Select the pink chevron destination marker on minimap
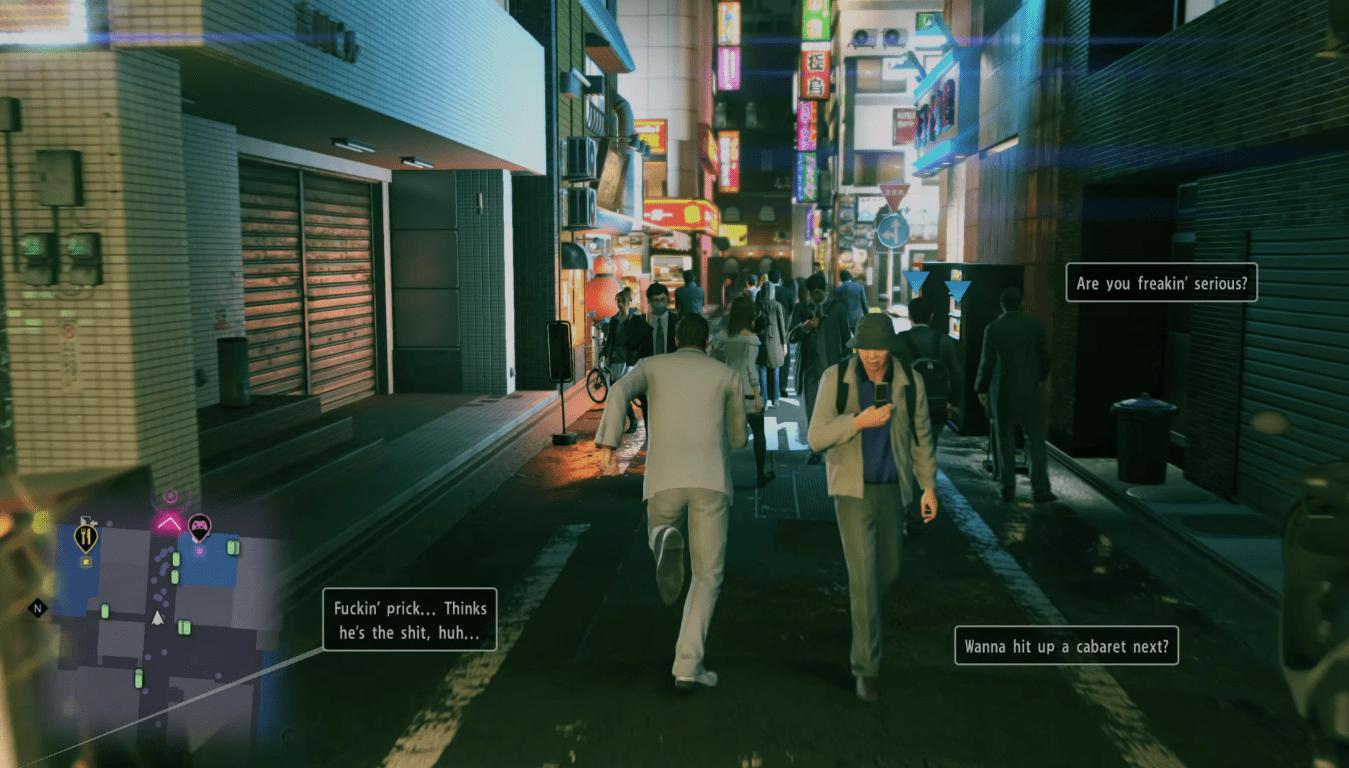This screenshot has height=768, width=1349. 168,522
